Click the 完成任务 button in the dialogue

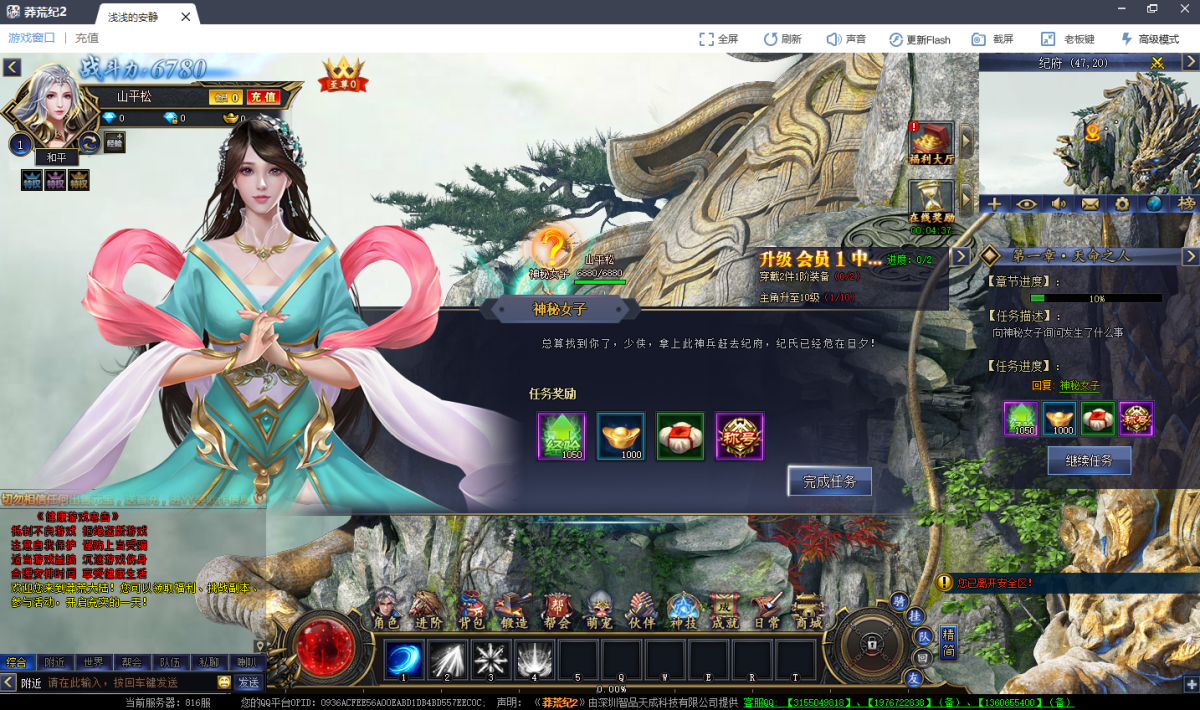pyautogui.click(x=830, y=481)
